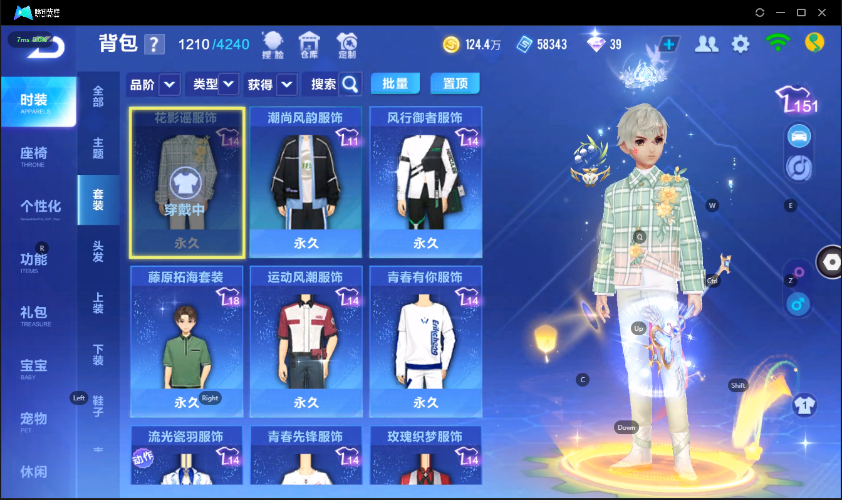842x500 pixels.
Task: Expand the 类型 type filter dropdown
Action: coord(229,84)
